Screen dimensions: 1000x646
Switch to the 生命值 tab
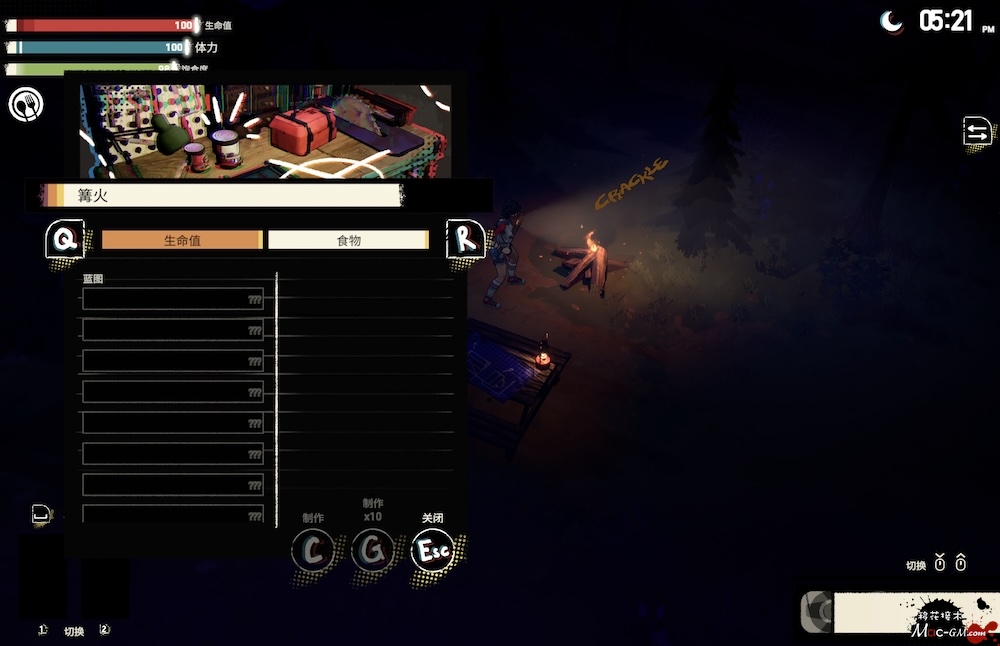pyautogui.click(x=182, y=240)
